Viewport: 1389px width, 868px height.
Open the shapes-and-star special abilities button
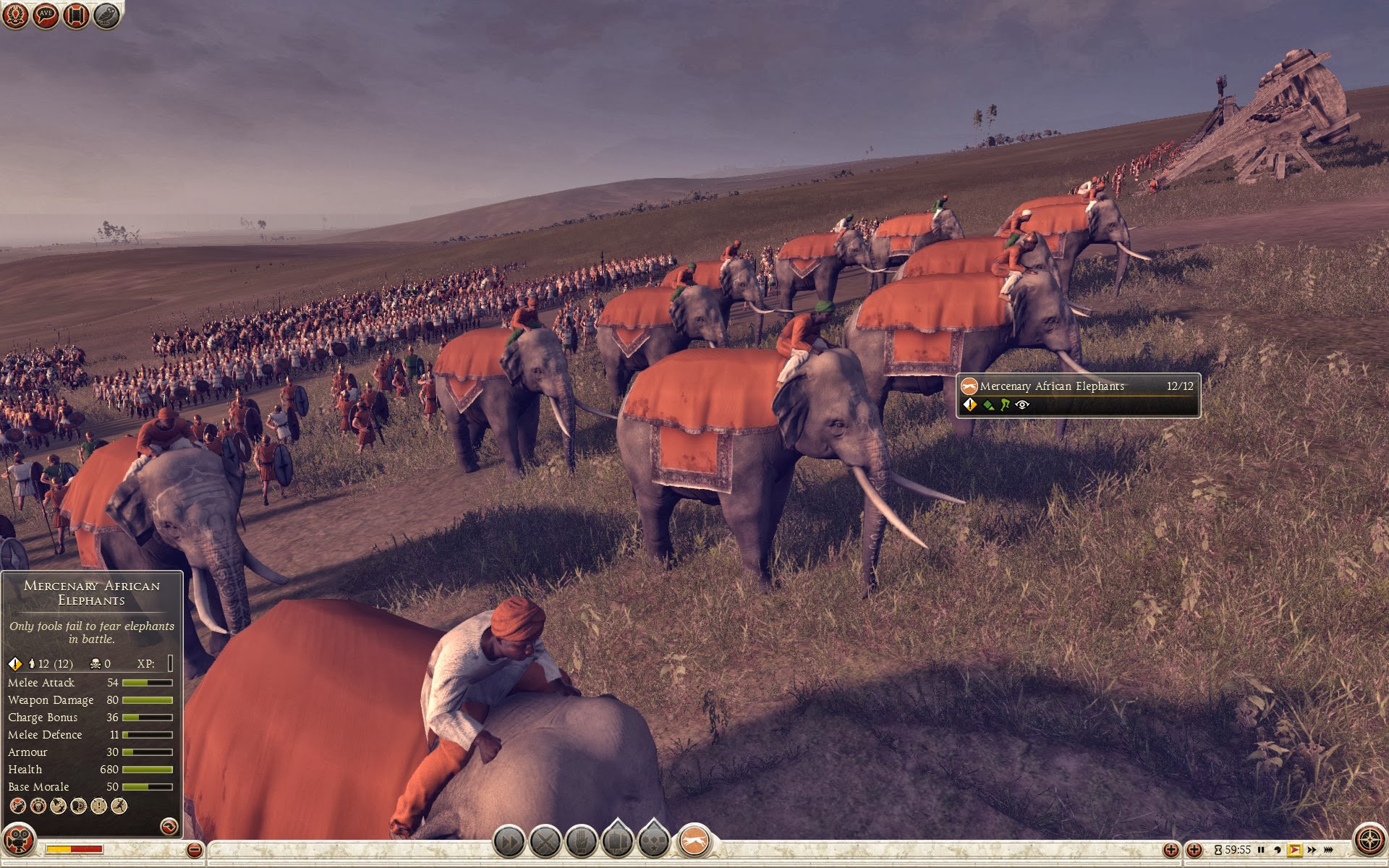click(653, 841)
